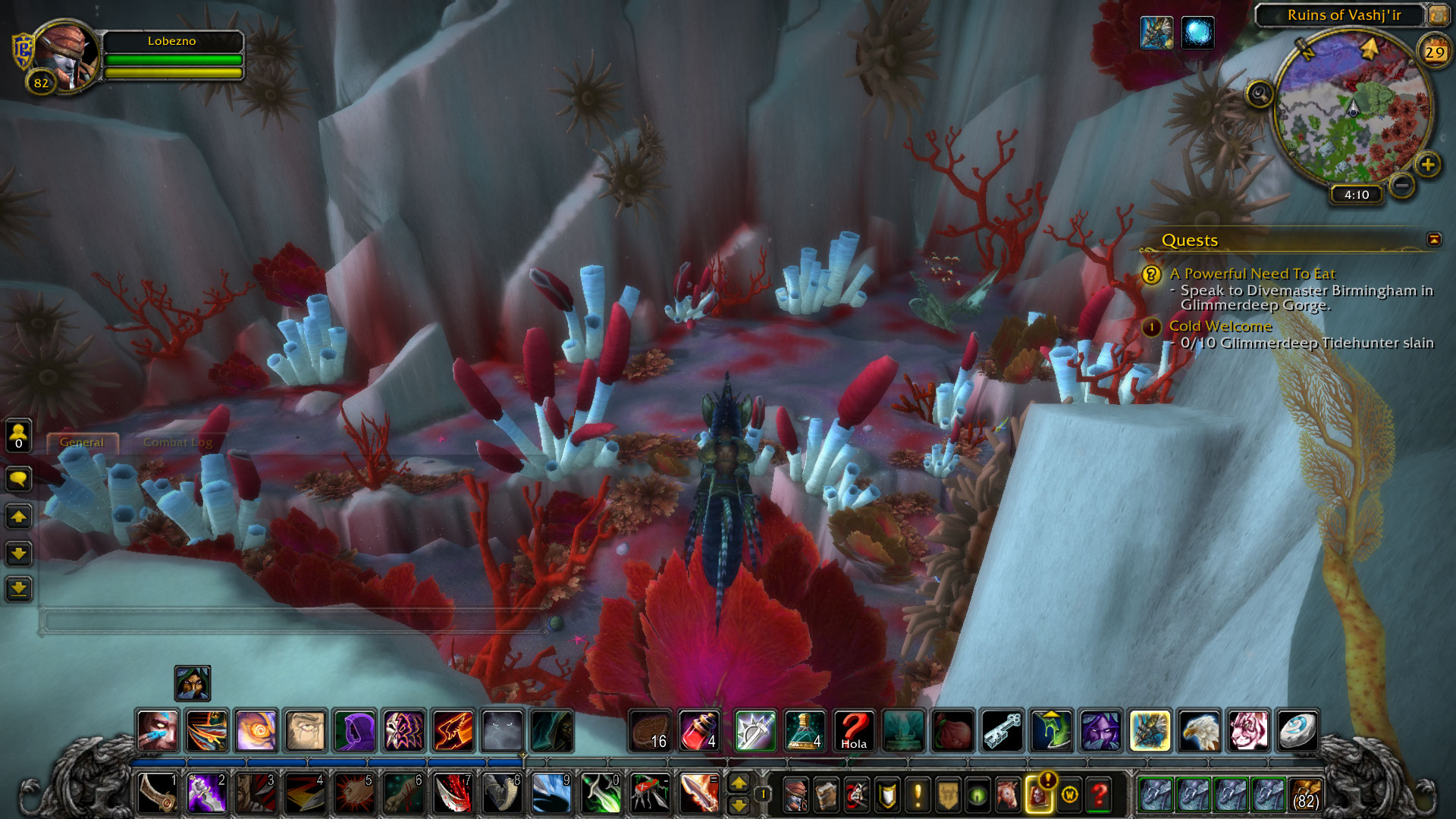Switch to the Combat Log chat tab

(177, 442)
